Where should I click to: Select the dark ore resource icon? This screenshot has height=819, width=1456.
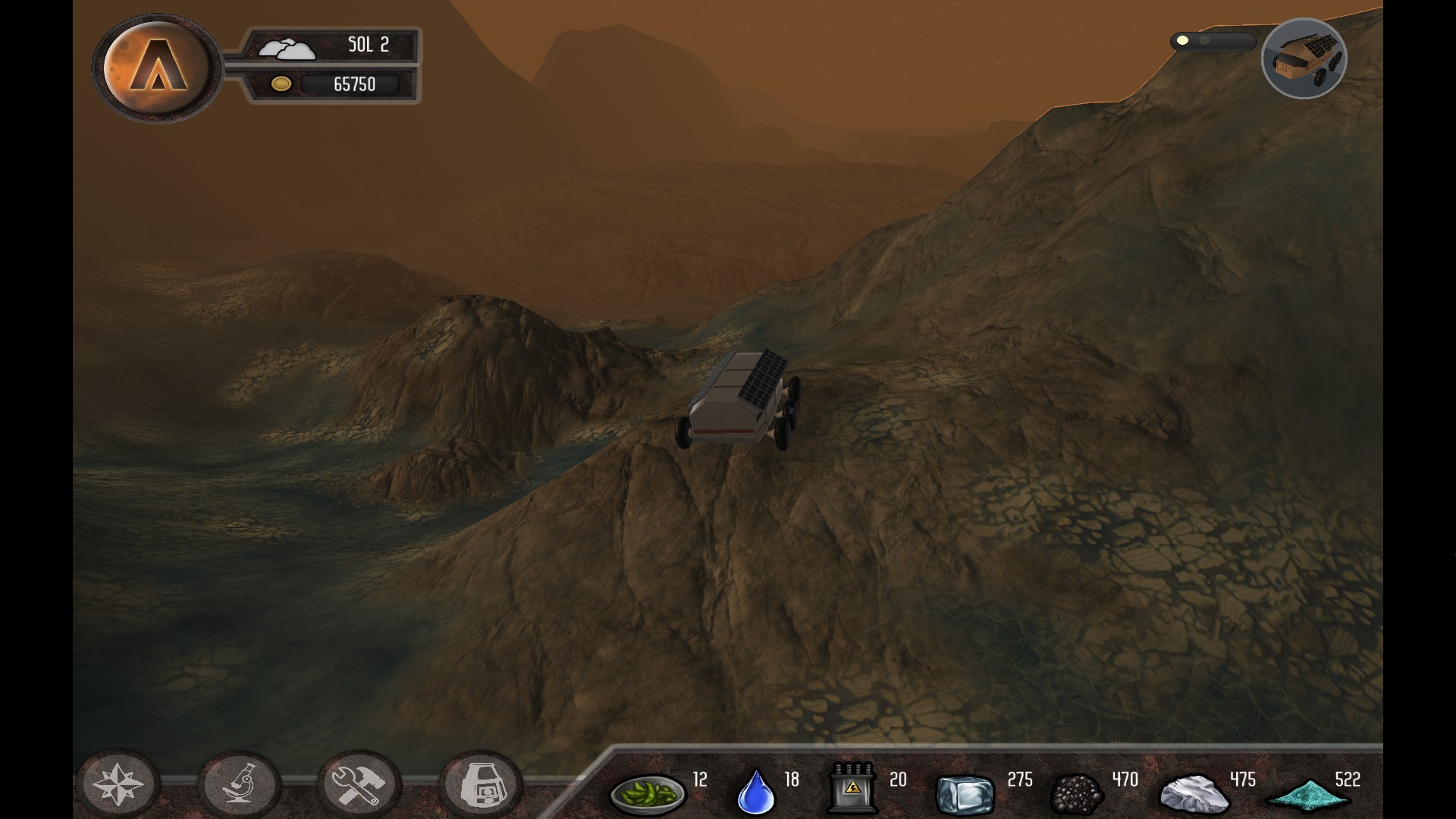pos(1076,793)
